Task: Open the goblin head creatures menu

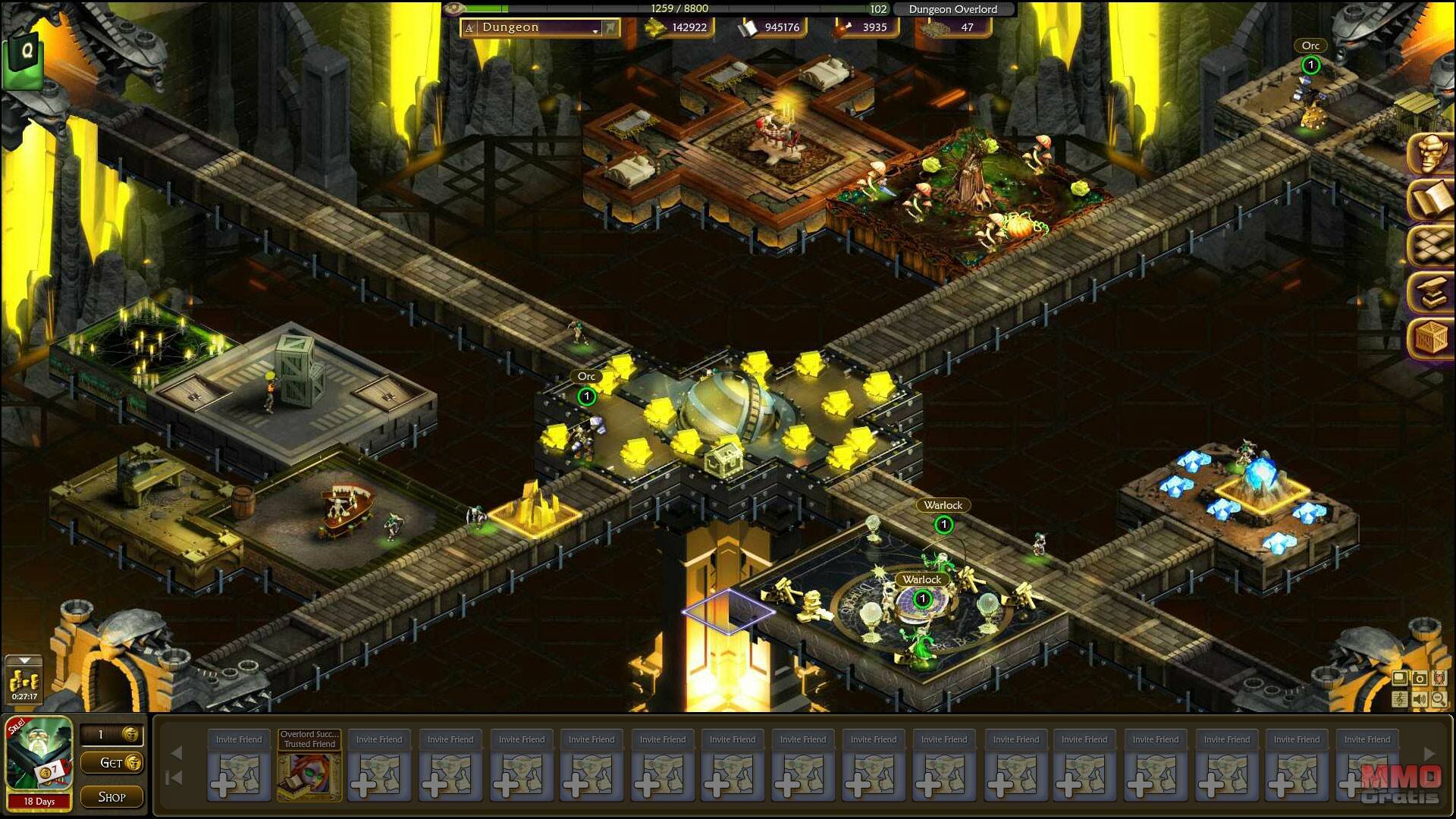Action: coord(1431,152)
